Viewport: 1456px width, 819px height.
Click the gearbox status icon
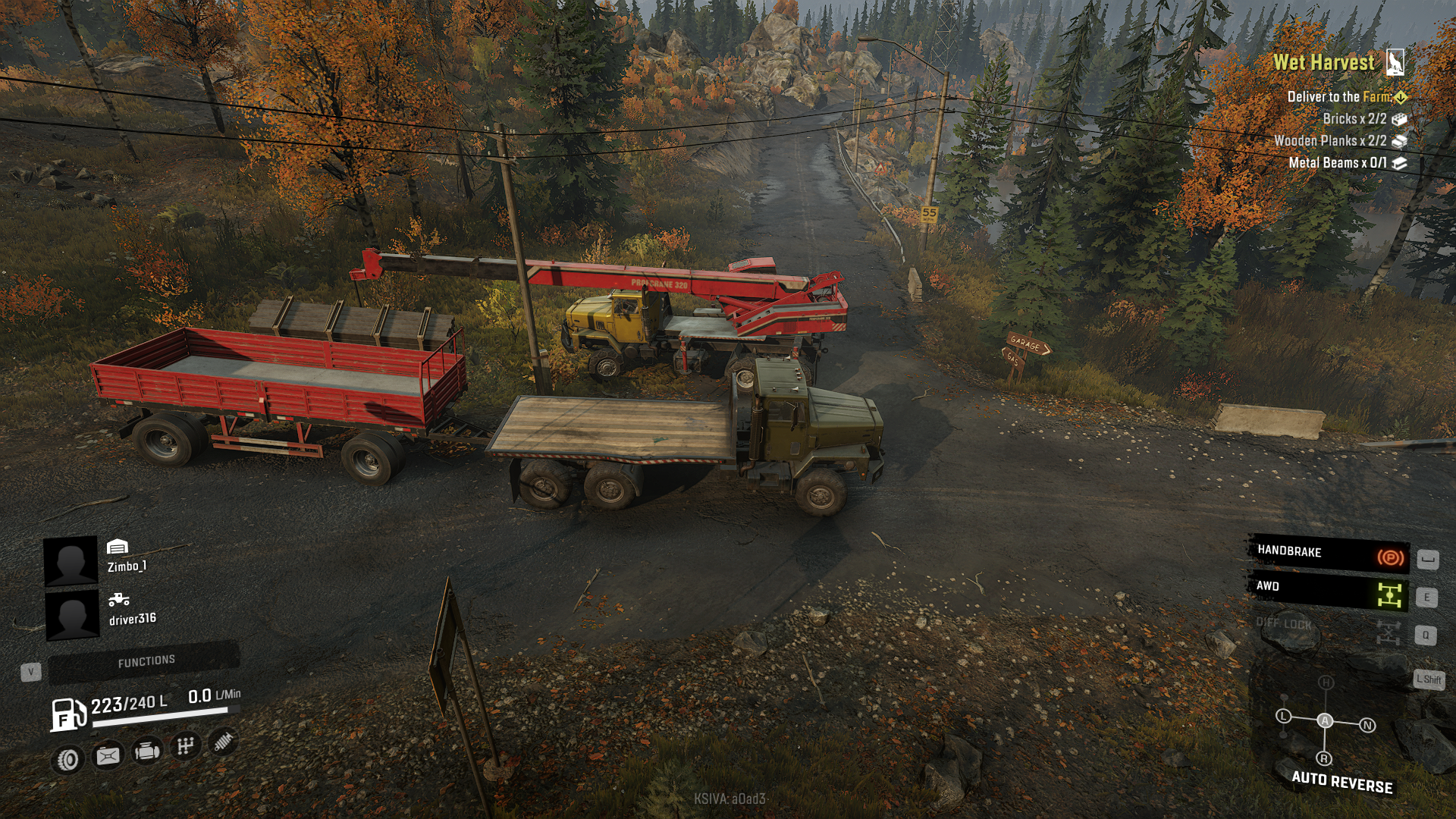[x=185, y=747]
